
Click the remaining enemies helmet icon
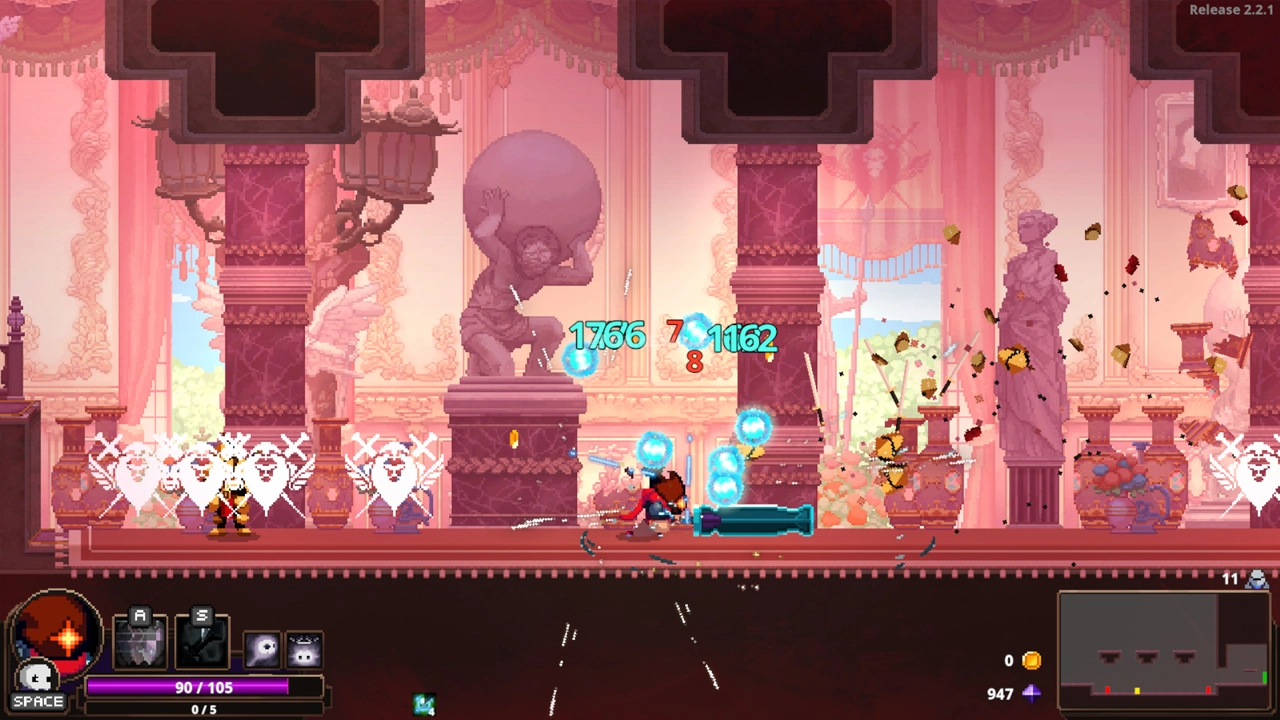click(1257, 579)
